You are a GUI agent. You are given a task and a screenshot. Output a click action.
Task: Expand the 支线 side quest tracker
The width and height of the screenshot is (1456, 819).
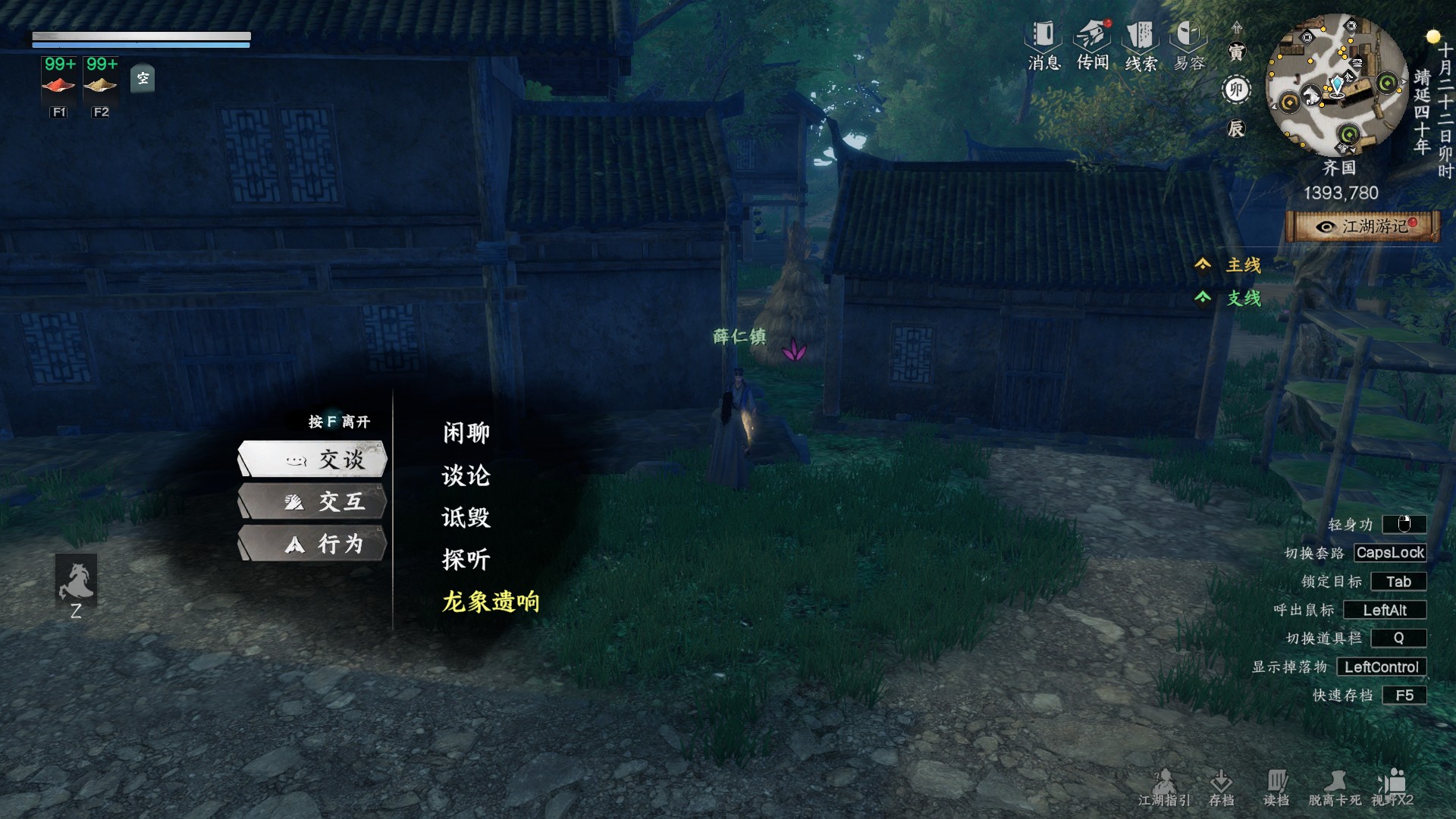click(1230, 298)
